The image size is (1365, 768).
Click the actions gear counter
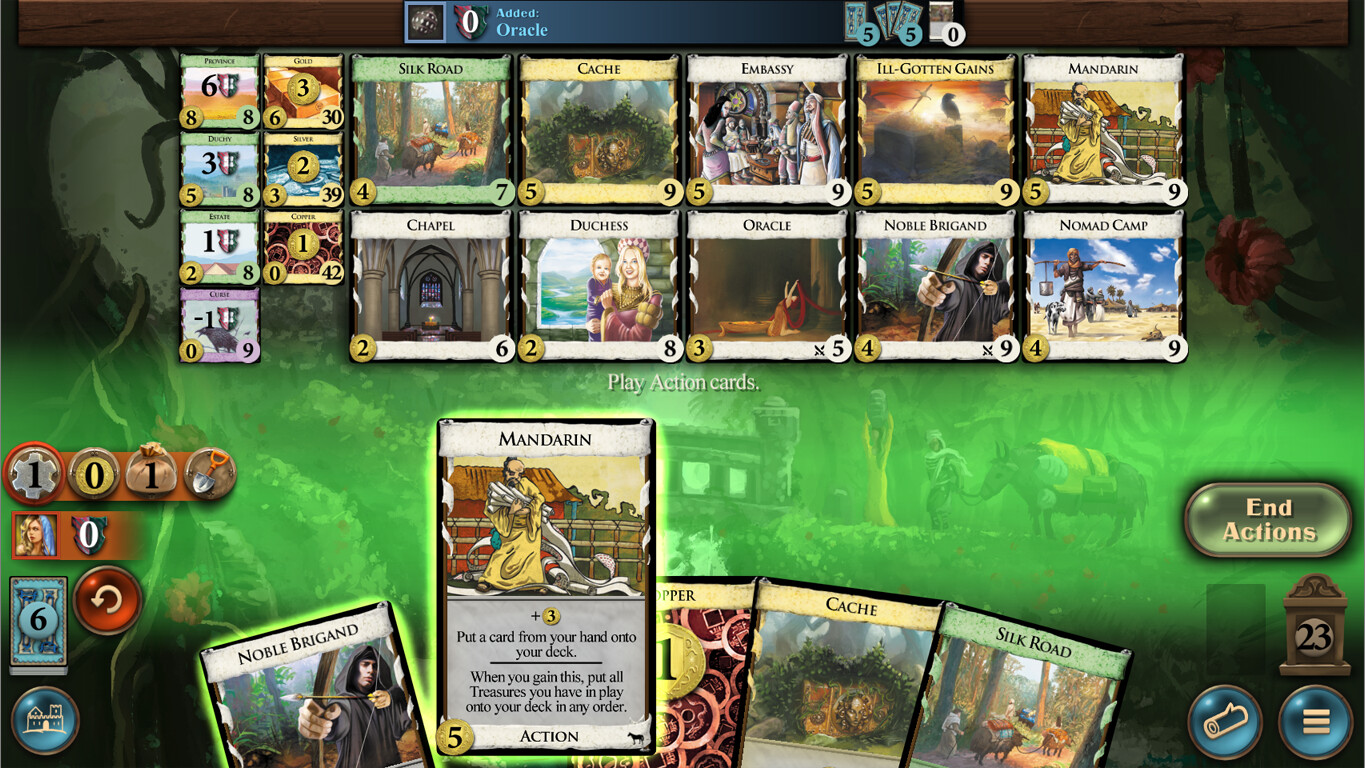tap(37, 475)
